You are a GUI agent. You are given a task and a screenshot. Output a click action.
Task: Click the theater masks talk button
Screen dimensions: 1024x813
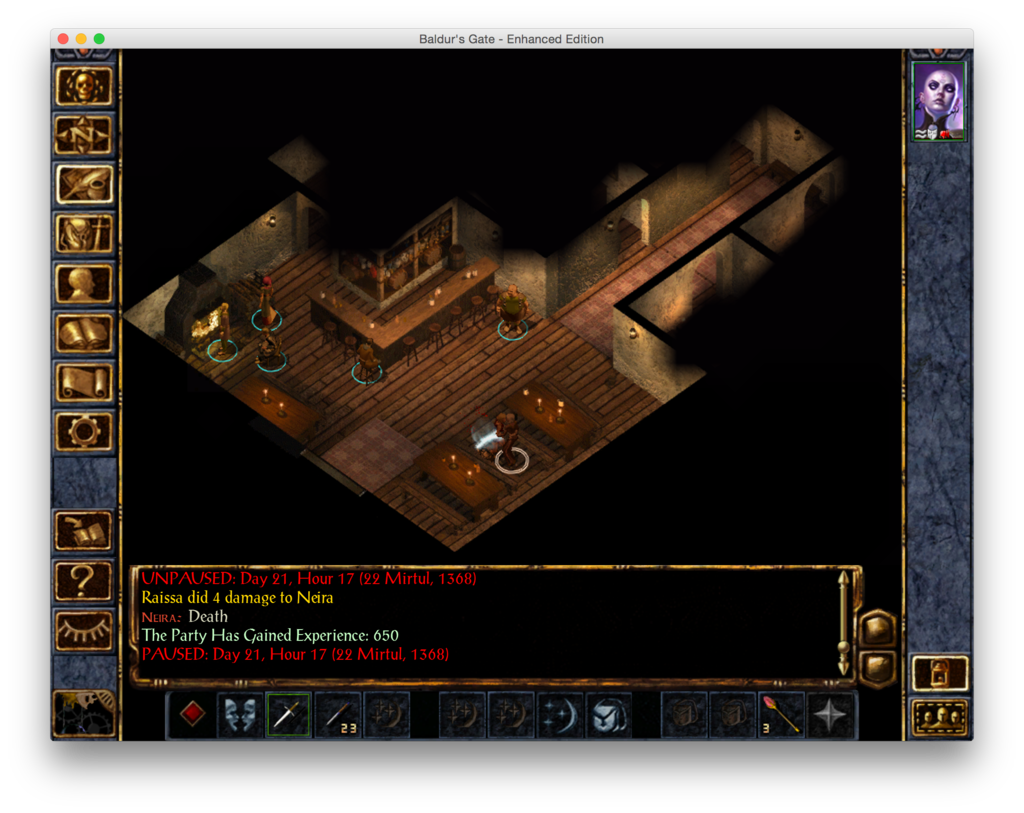pyautogui.click(x=240, y=715)
